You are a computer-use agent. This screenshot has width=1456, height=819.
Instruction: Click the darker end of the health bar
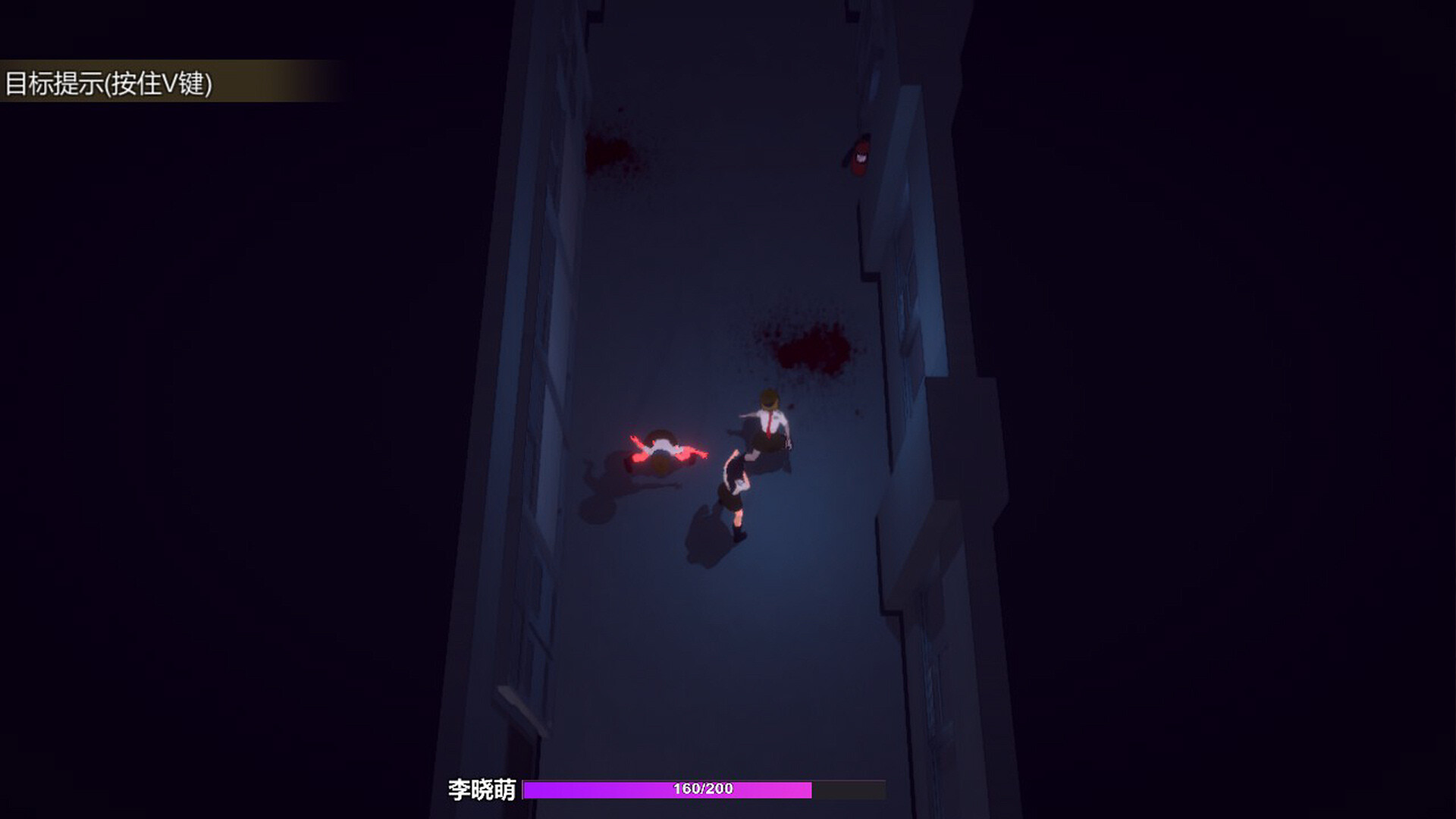coord(849,789)
